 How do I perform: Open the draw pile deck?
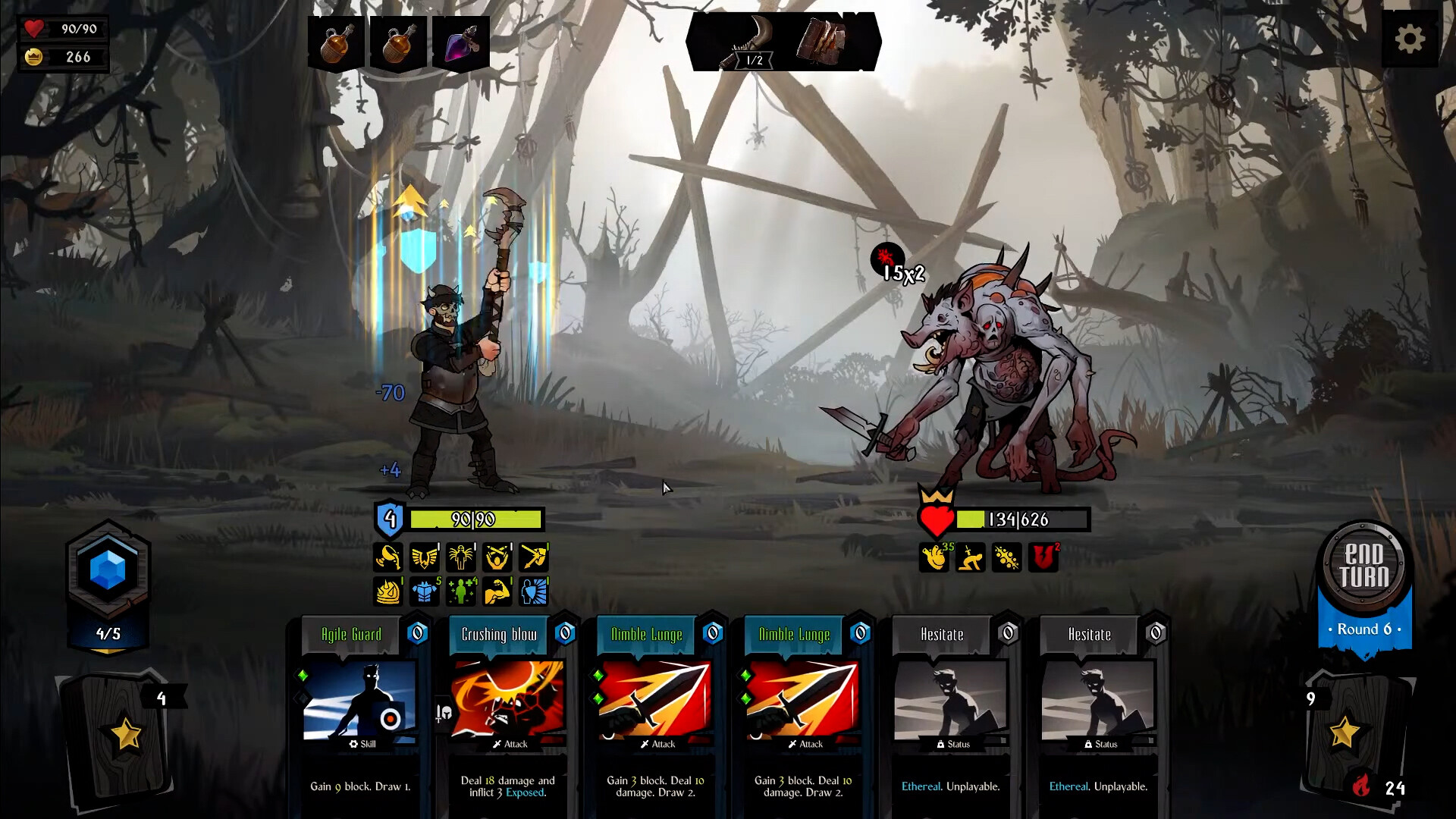click(x=121, y=736)
